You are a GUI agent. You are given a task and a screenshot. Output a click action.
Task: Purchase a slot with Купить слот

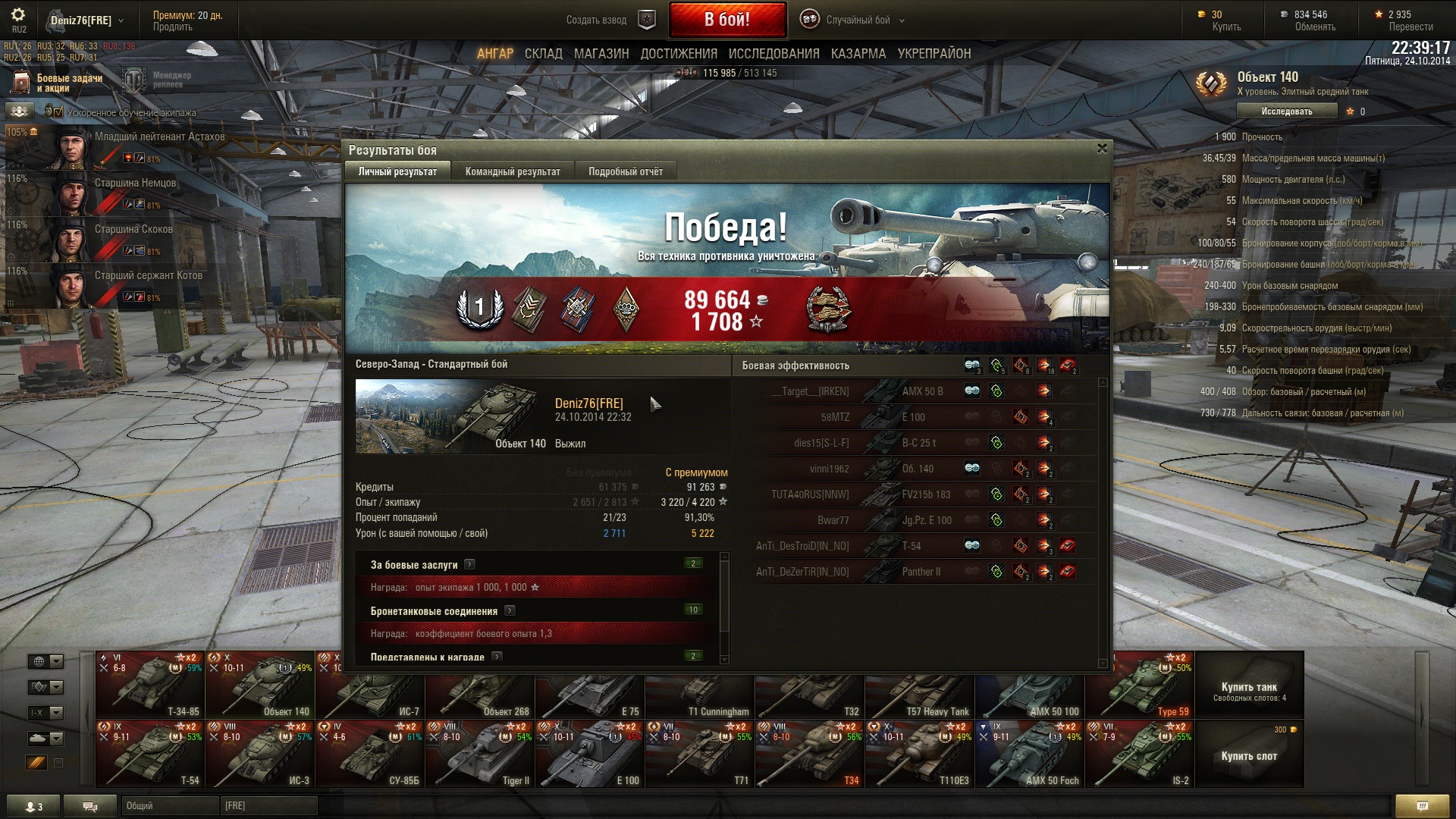[x=1249, y=755]
